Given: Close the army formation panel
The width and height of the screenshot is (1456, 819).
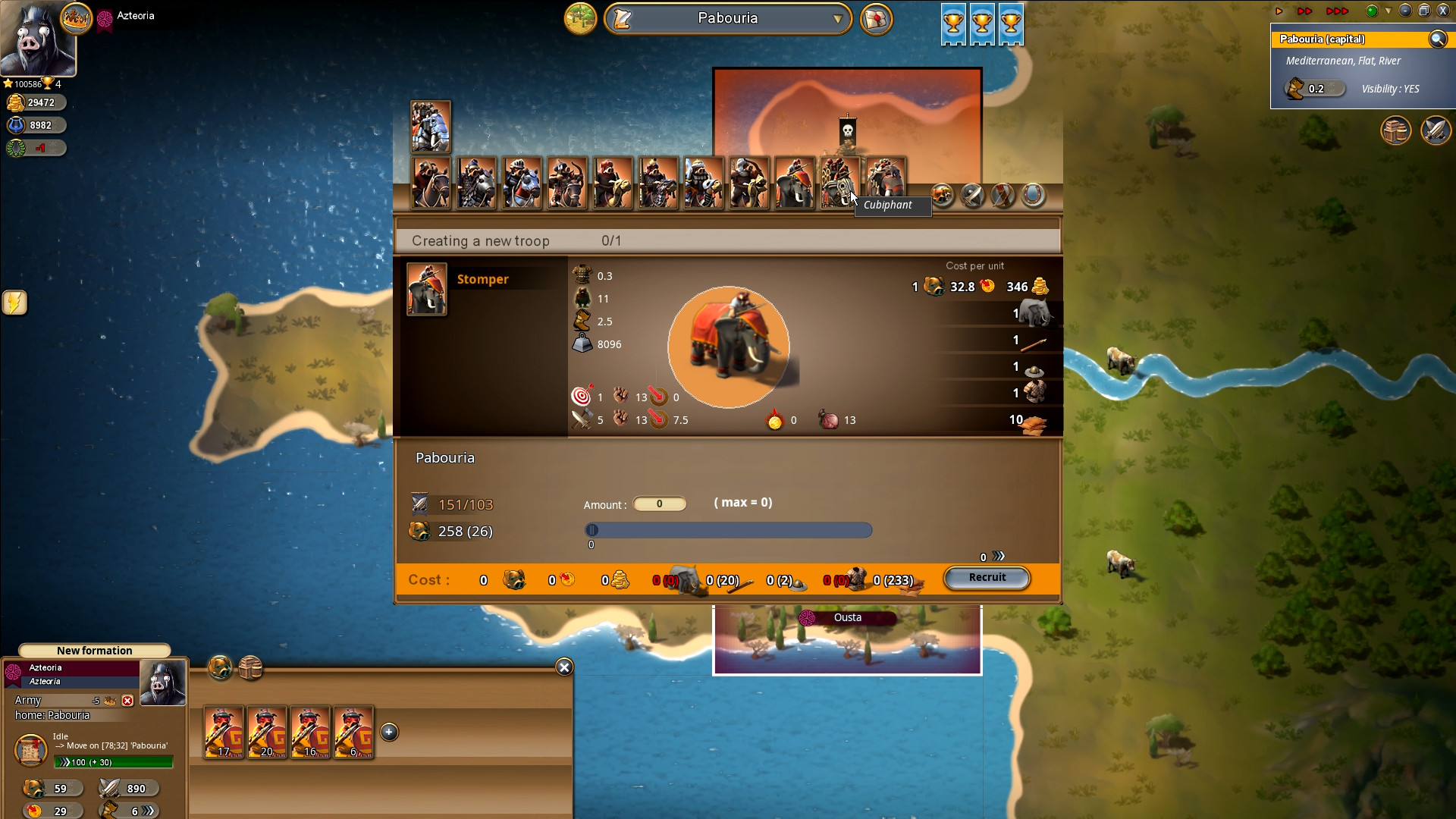Looking at the screenshot, I should pos(564,667).
